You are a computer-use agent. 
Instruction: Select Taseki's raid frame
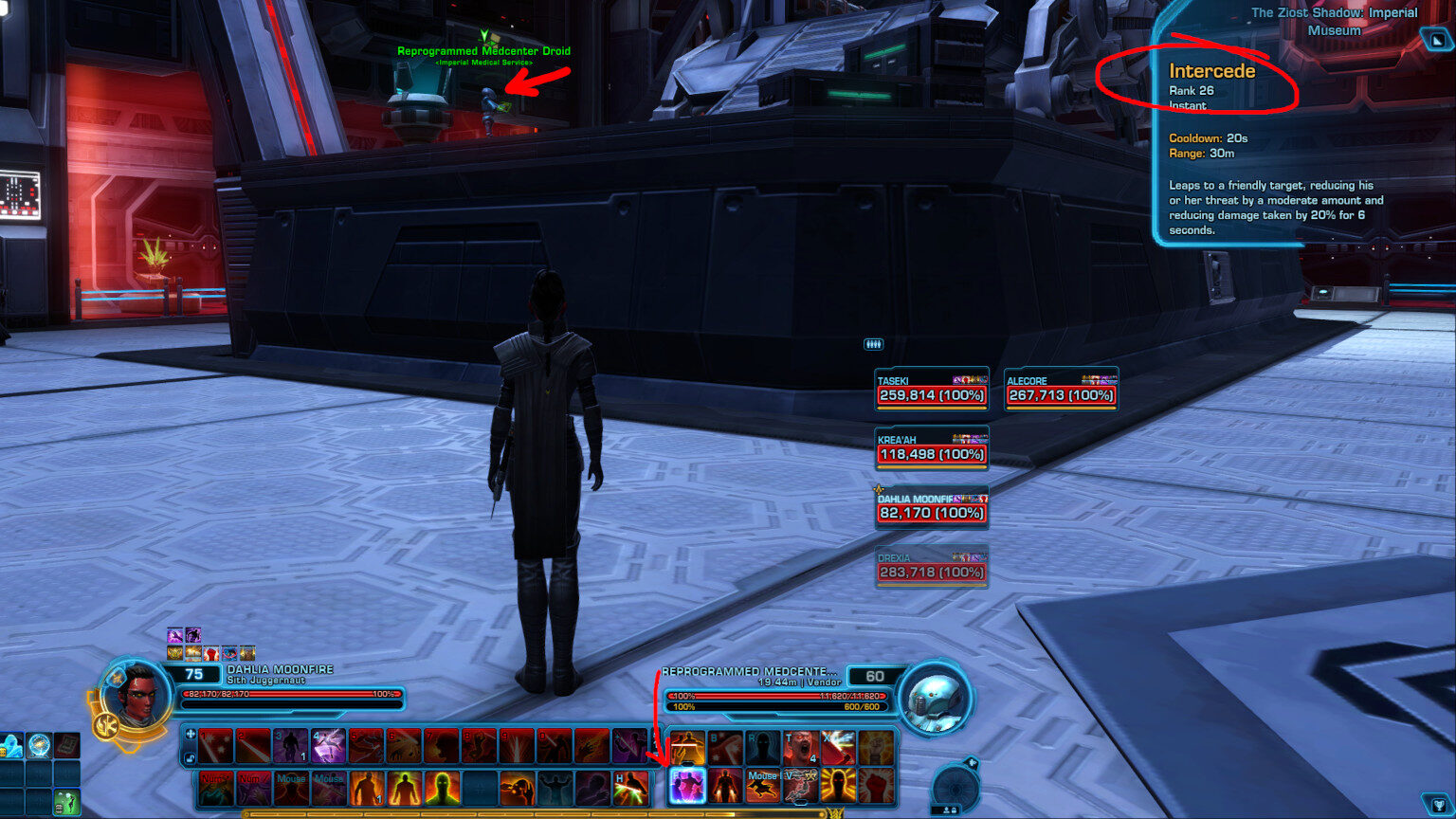[x=931, y=390]
